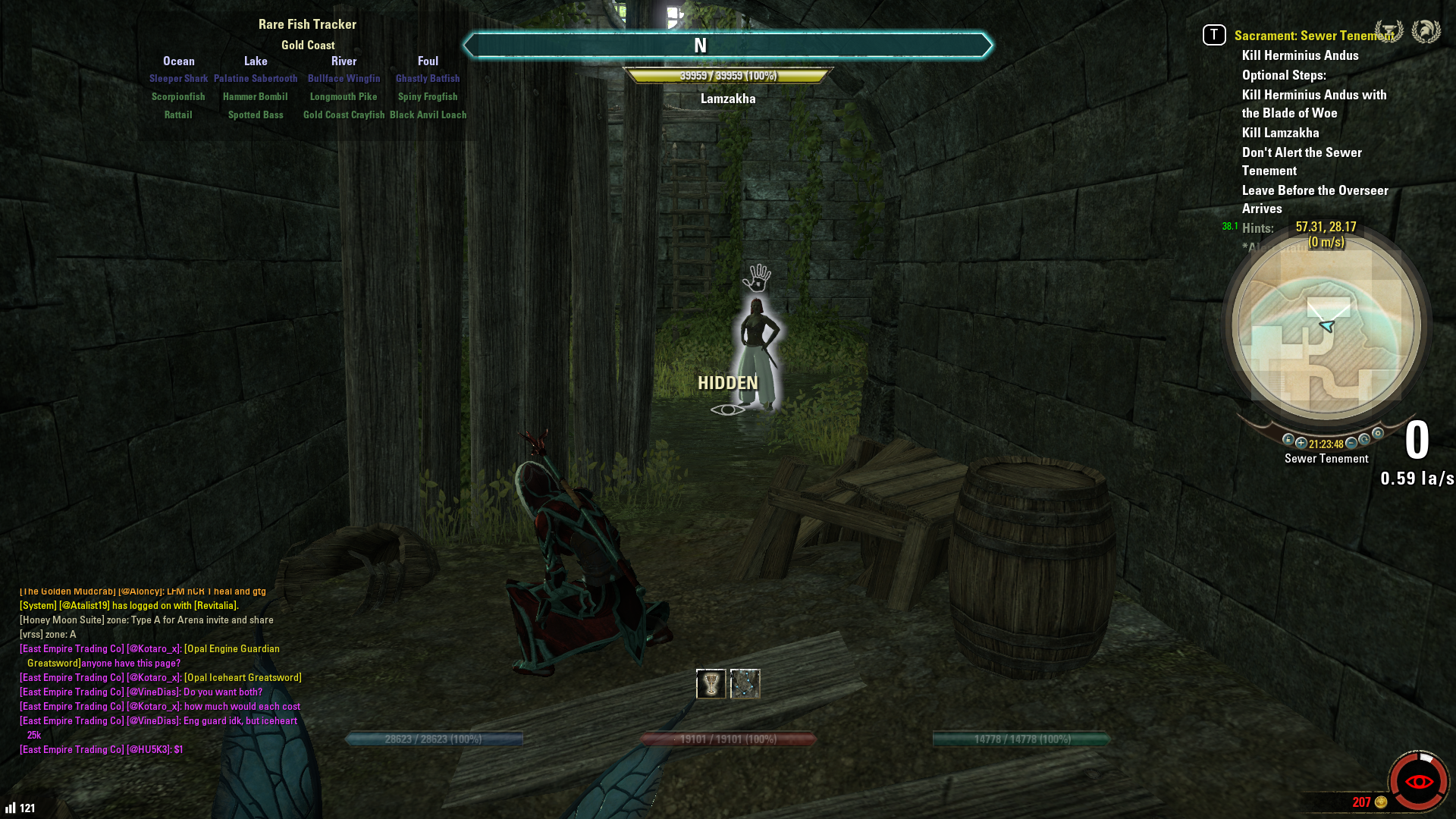This screenshot has width=1456, height=819.
Task: Select the Sleeper Shark fish entry
Action: pyautogui.click(x=178, y=78)
